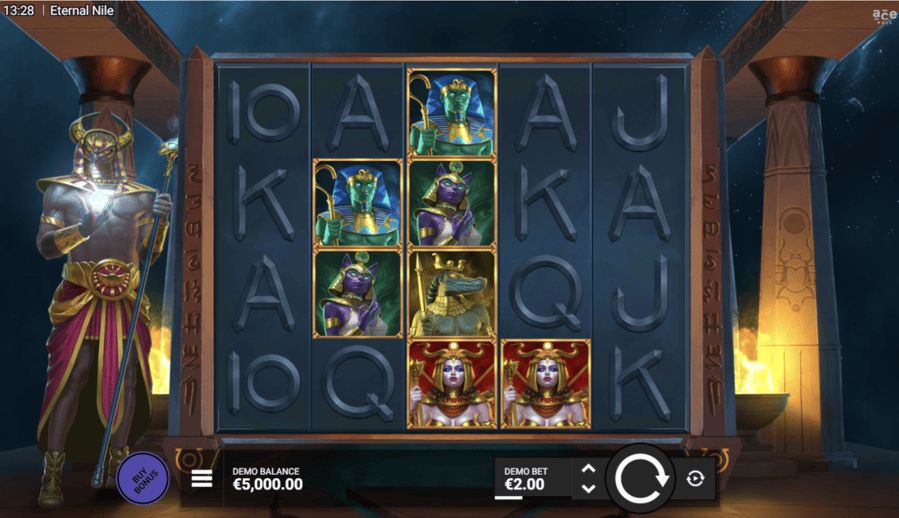Spin the reels with the circular arrow
This screenshot has width=899, height=518.
point(639,479)
